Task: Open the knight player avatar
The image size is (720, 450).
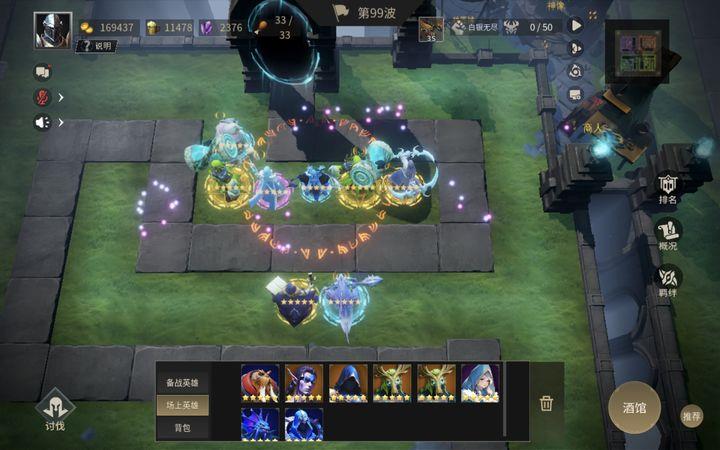Action: 52,30
